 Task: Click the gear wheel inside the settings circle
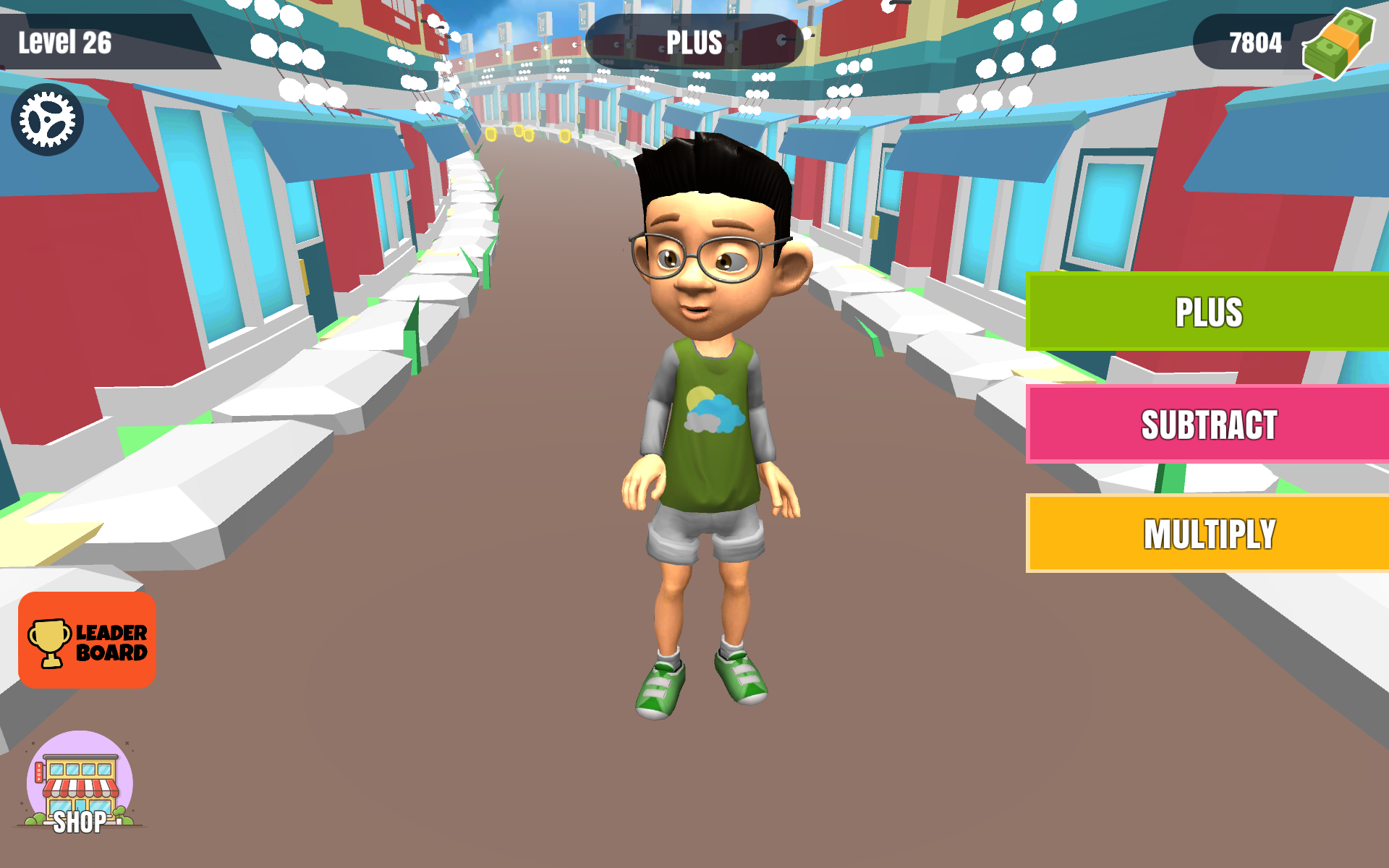click(x=48, y=118)
